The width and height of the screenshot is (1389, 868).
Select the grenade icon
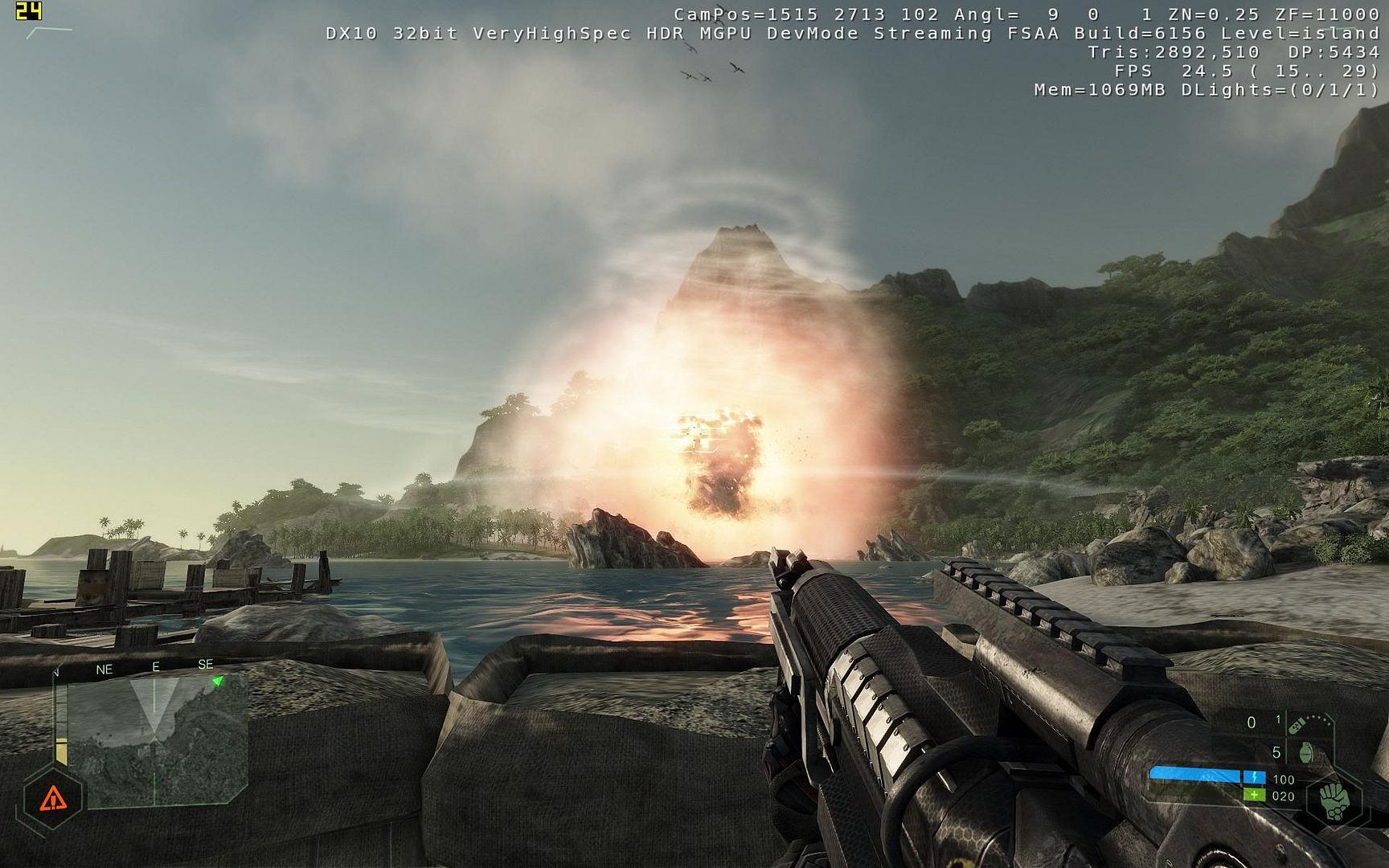point(1305,753)
